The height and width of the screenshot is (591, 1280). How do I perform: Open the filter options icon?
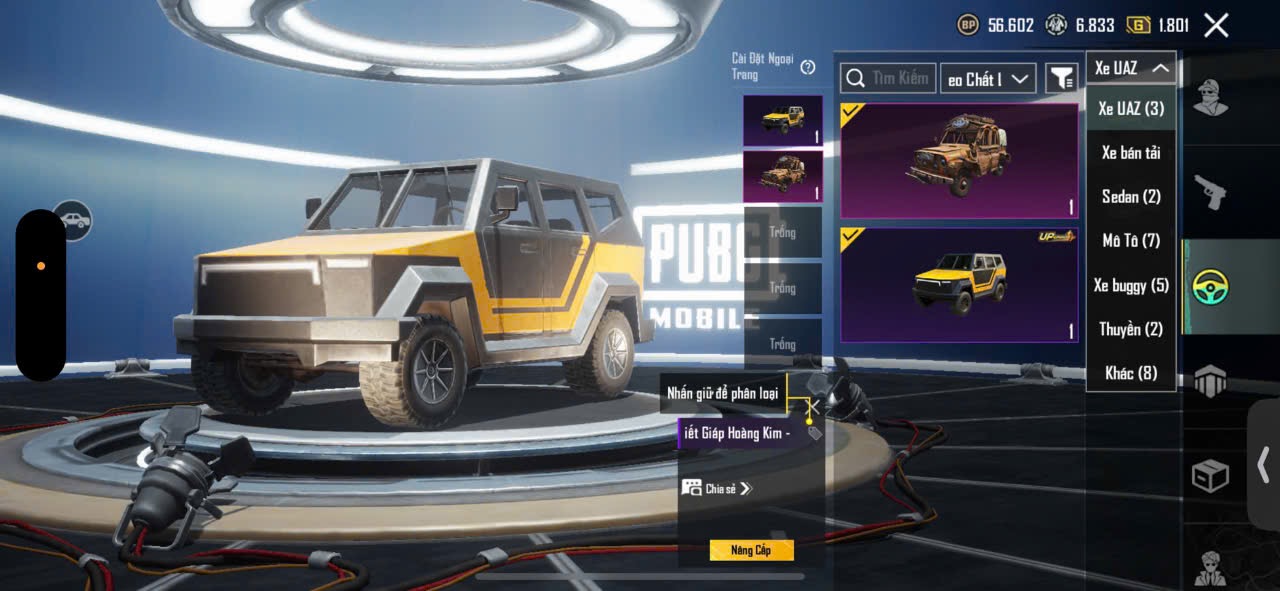(x=1061, y=78)
